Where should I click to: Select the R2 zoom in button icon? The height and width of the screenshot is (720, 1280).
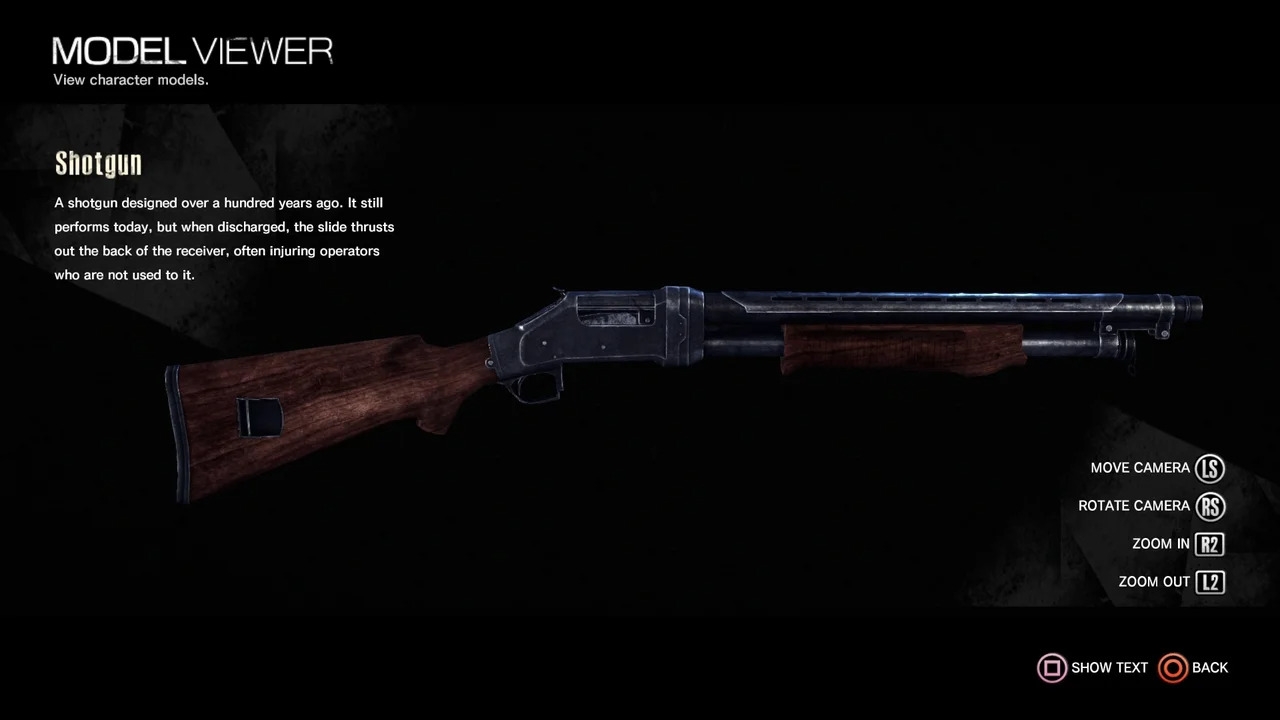1210,543
